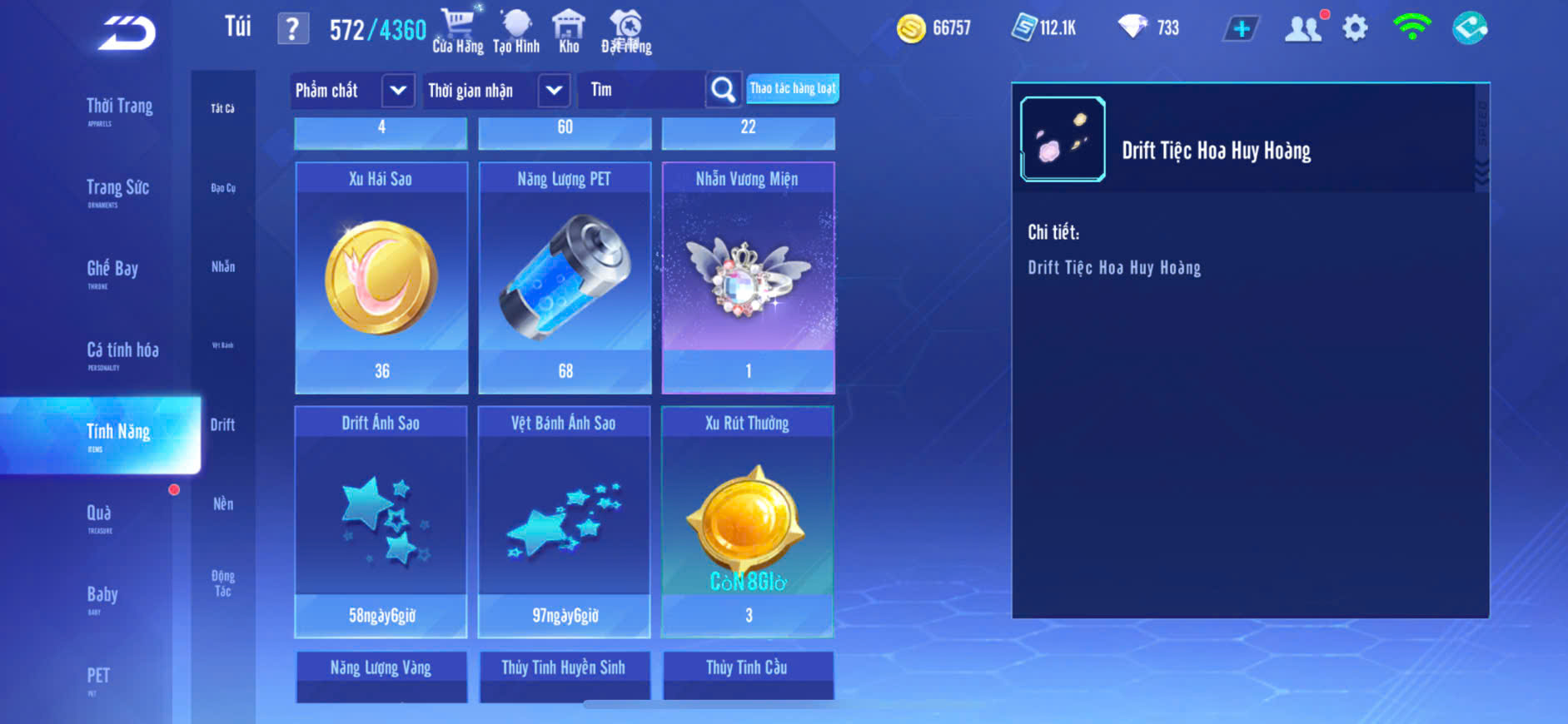
Task: Activate the magnifying glass search button
Action: (723, 90)
